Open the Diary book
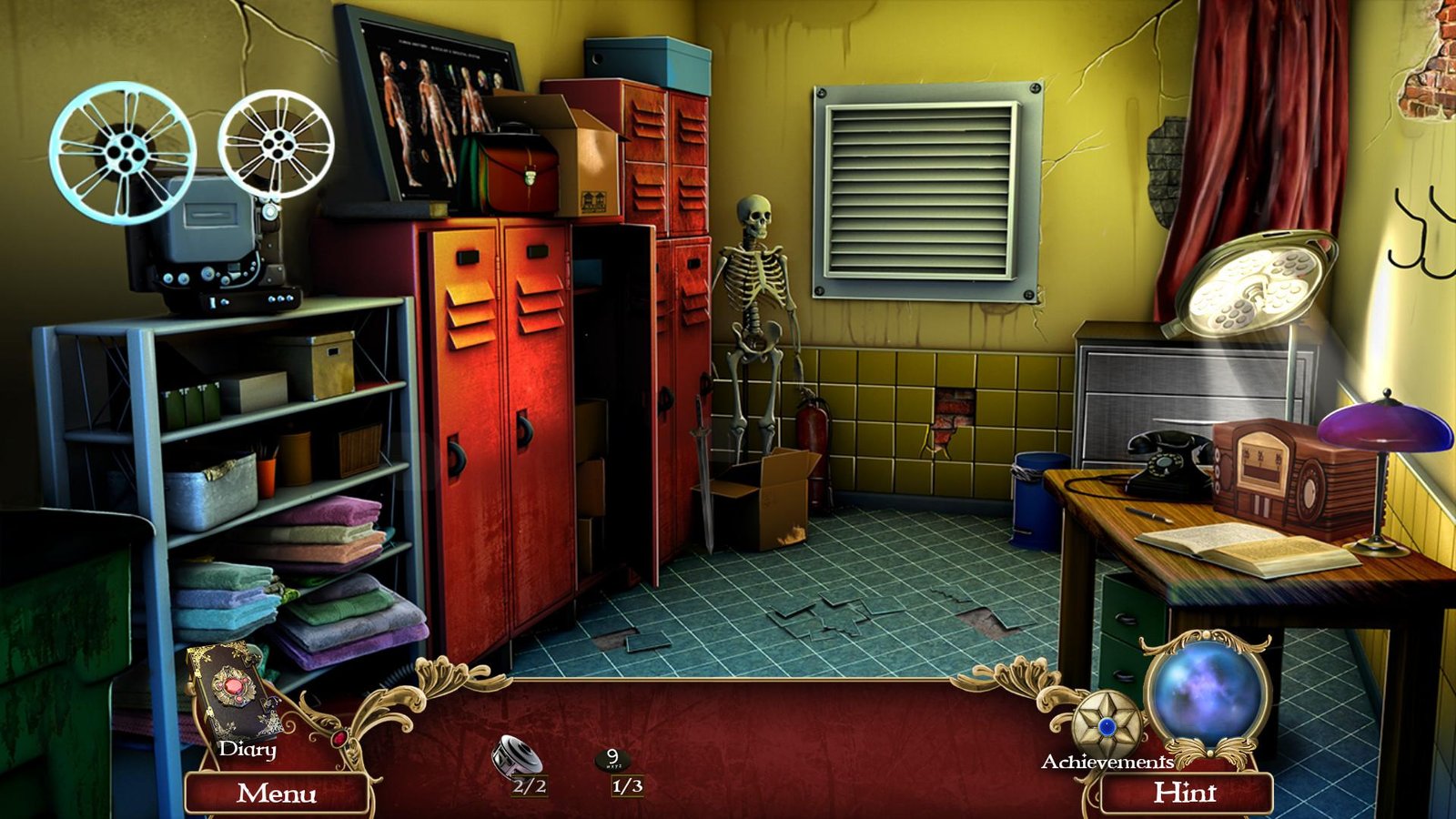The image size is (1456, 819). [234, 692]
